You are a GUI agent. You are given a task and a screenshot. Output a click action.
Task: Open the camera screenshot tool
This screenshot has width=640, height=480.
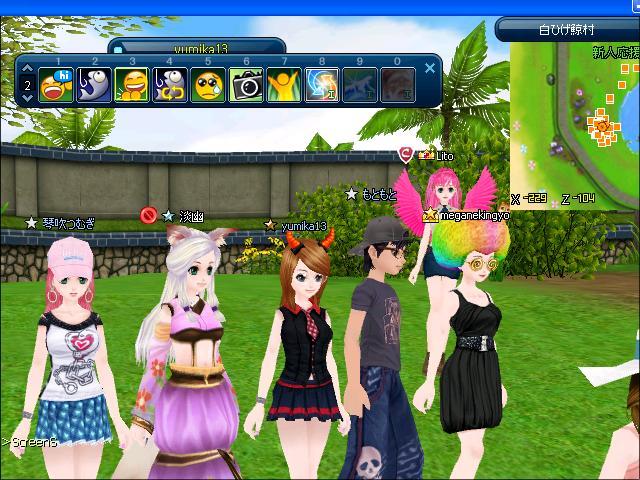point(246,85)
